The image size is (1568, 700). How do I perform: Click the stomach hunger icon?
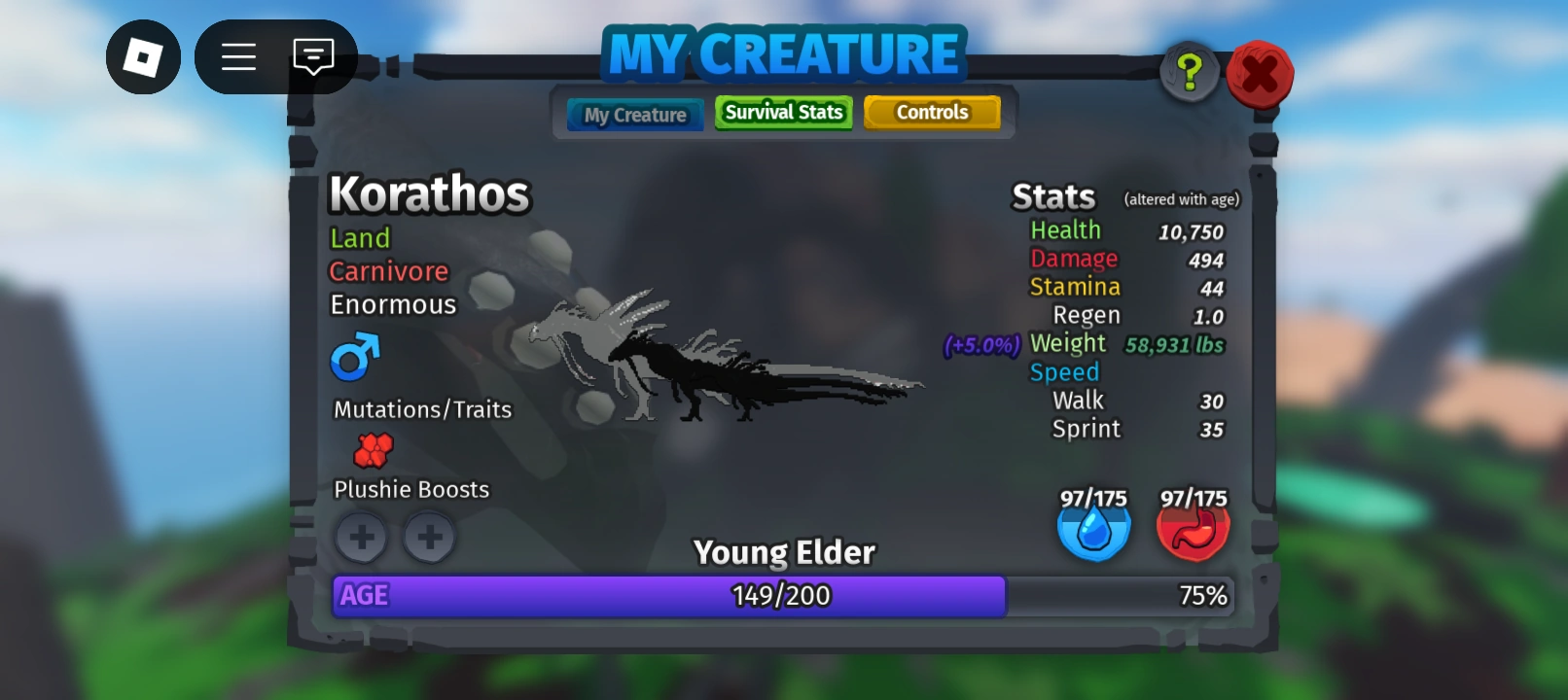[1193, 531]
